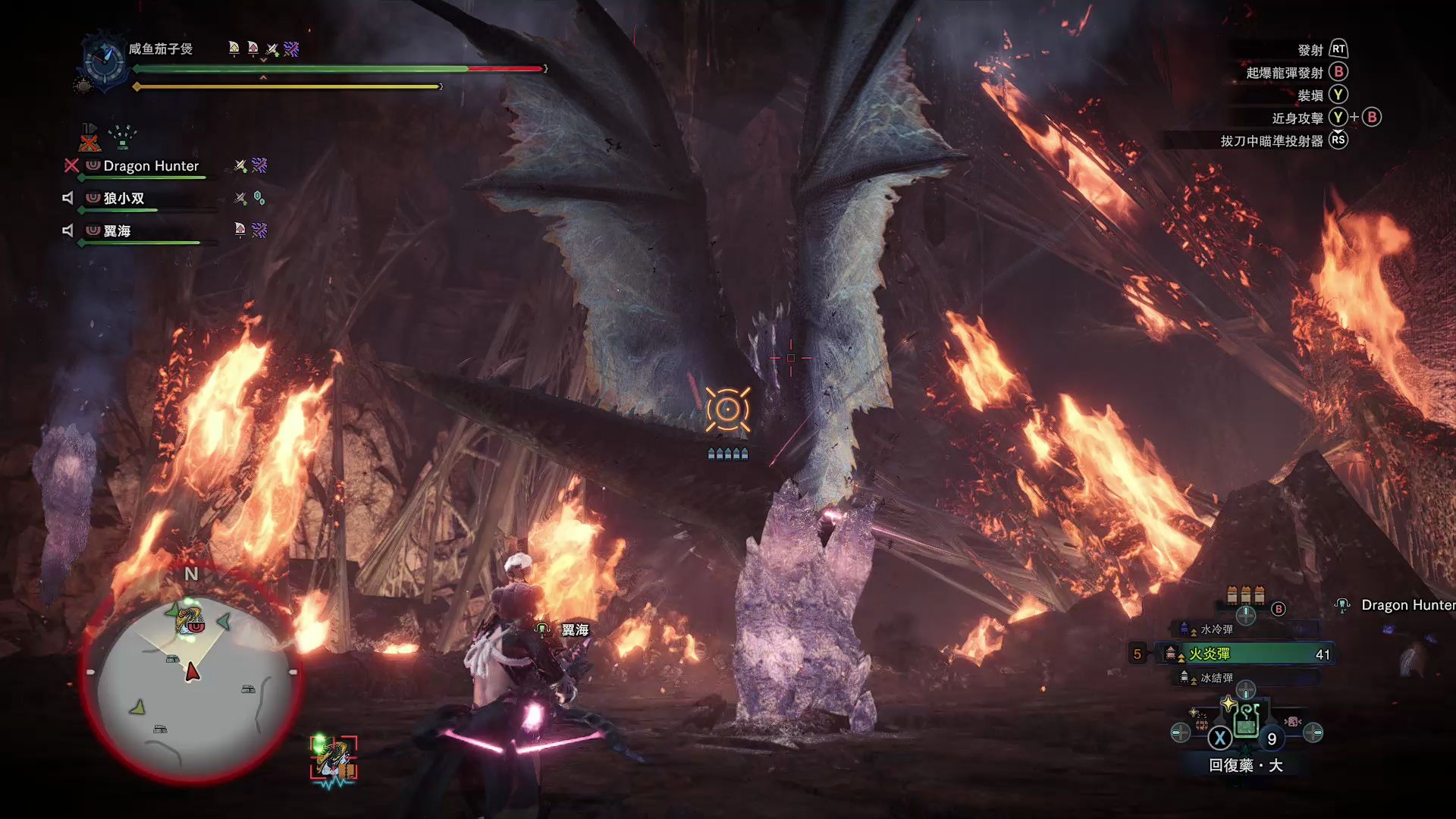Select party member 翼海

click(x=117, y=231)
